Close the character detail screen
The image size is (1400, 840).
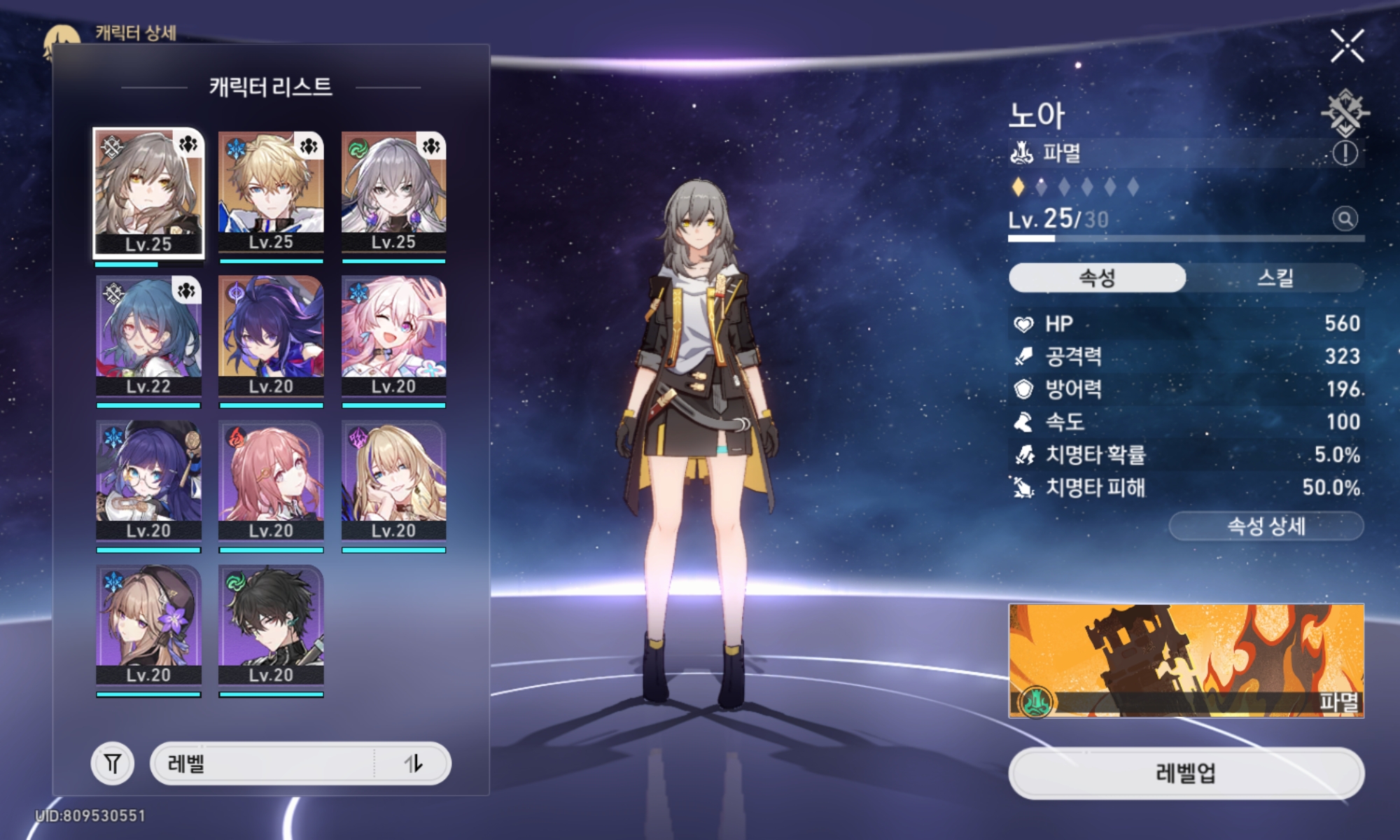click(x=1347, y=46)
